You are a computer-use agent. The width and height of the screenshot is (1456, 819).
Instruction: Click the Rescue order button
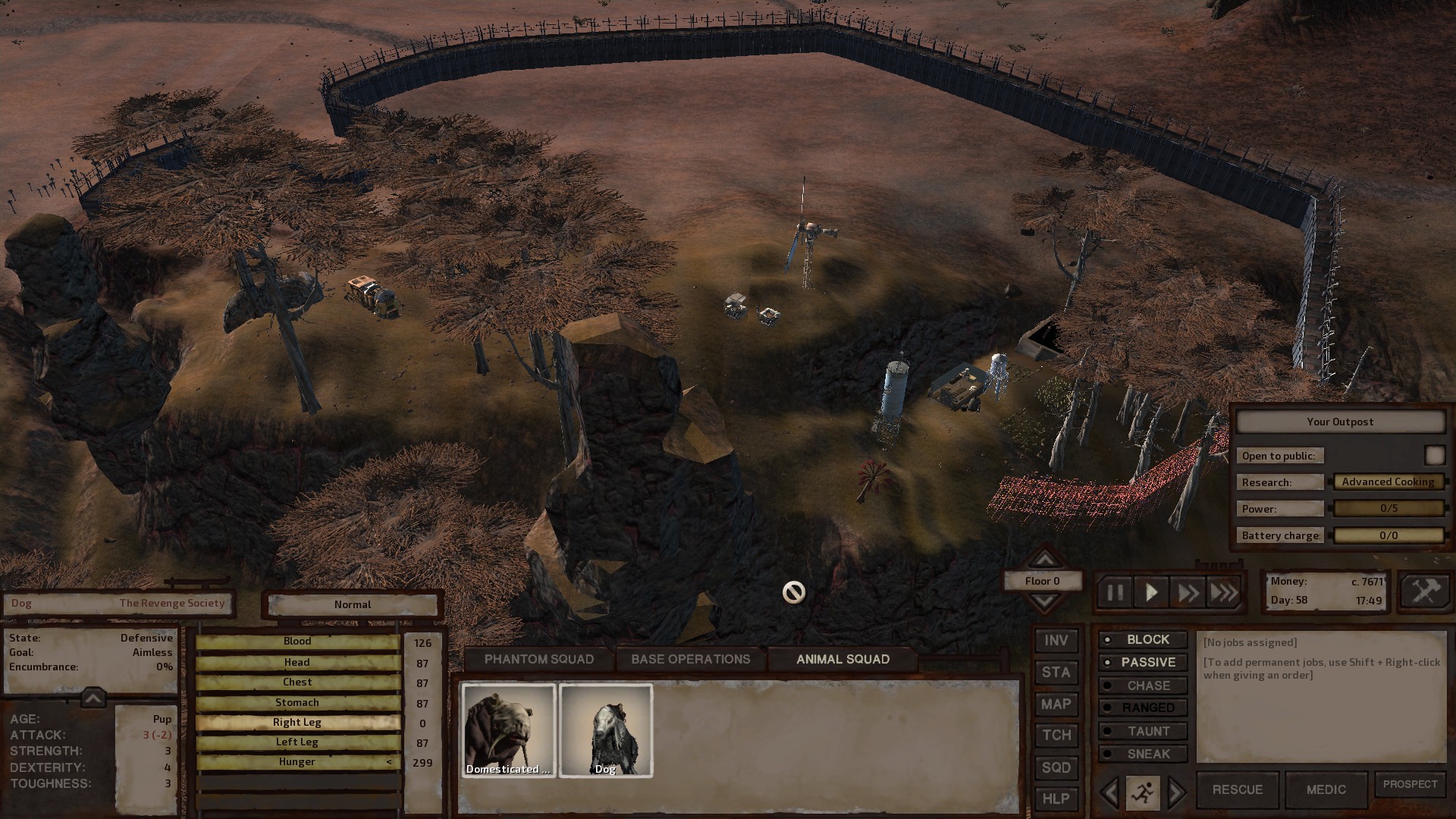[1237, 789]
